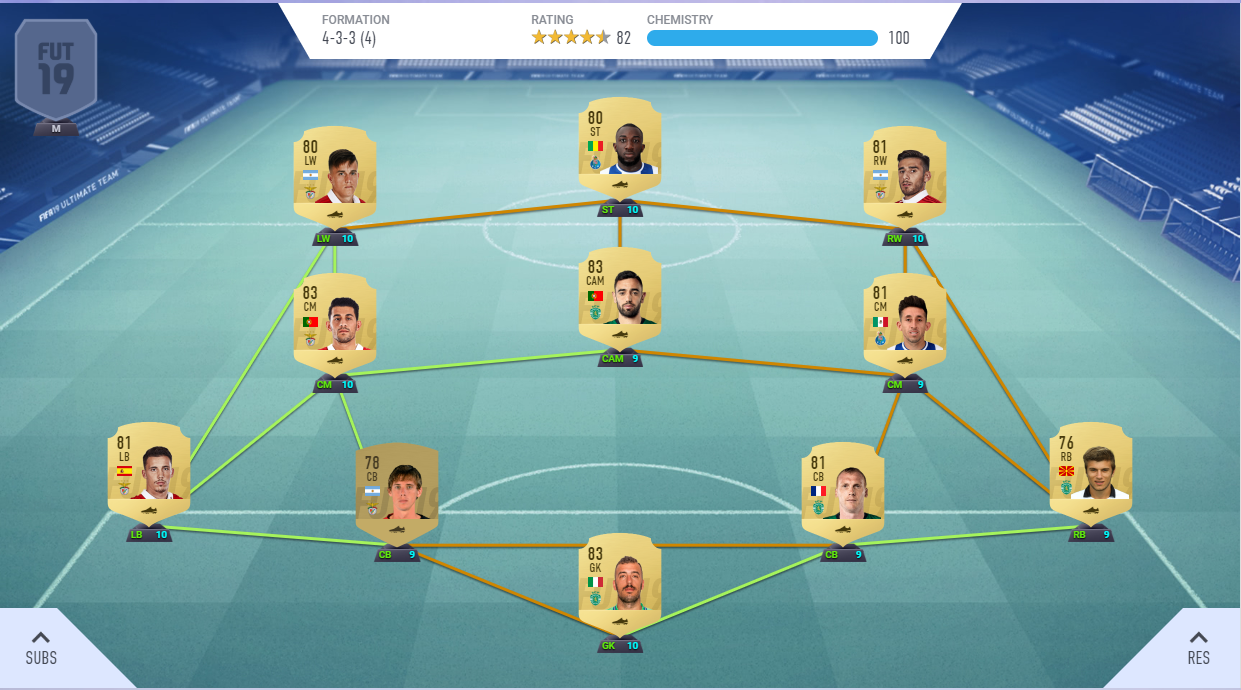Select the 83-rated CAM player card
Viewport: 1241px width, 690px height.
point(620,300)
